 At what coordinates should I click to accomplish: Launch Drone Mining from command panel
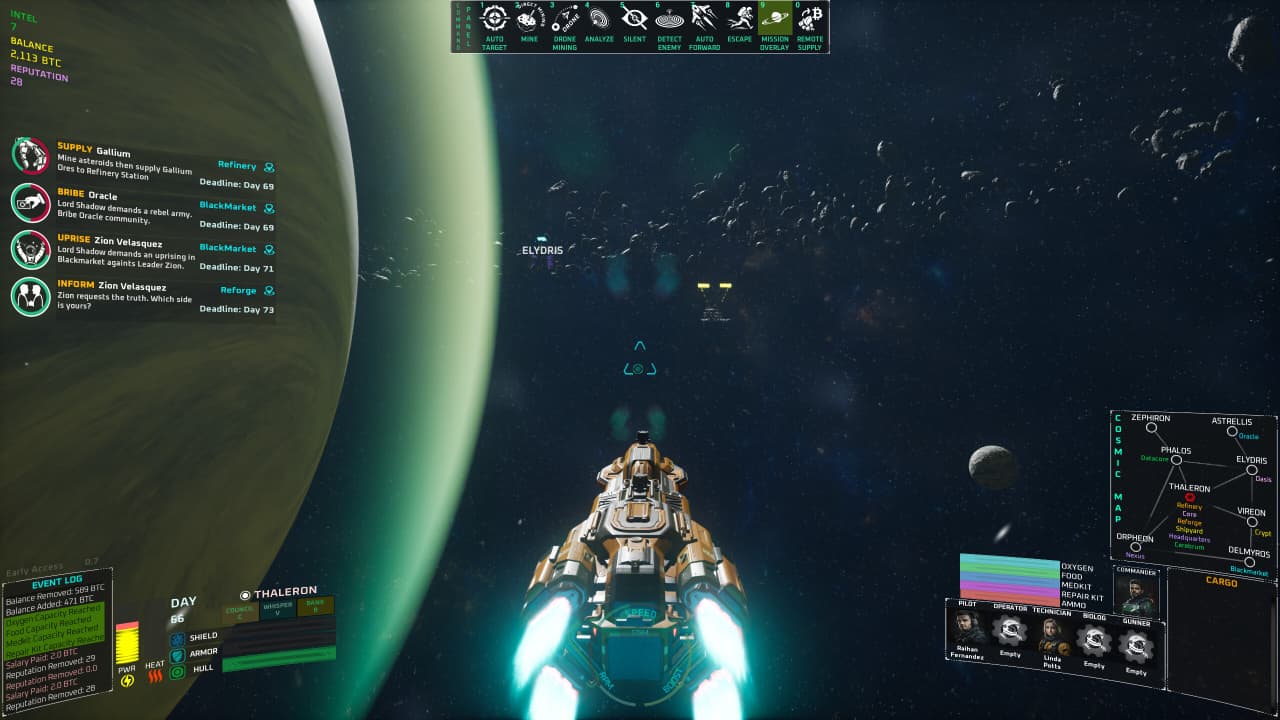coord(564,21)
